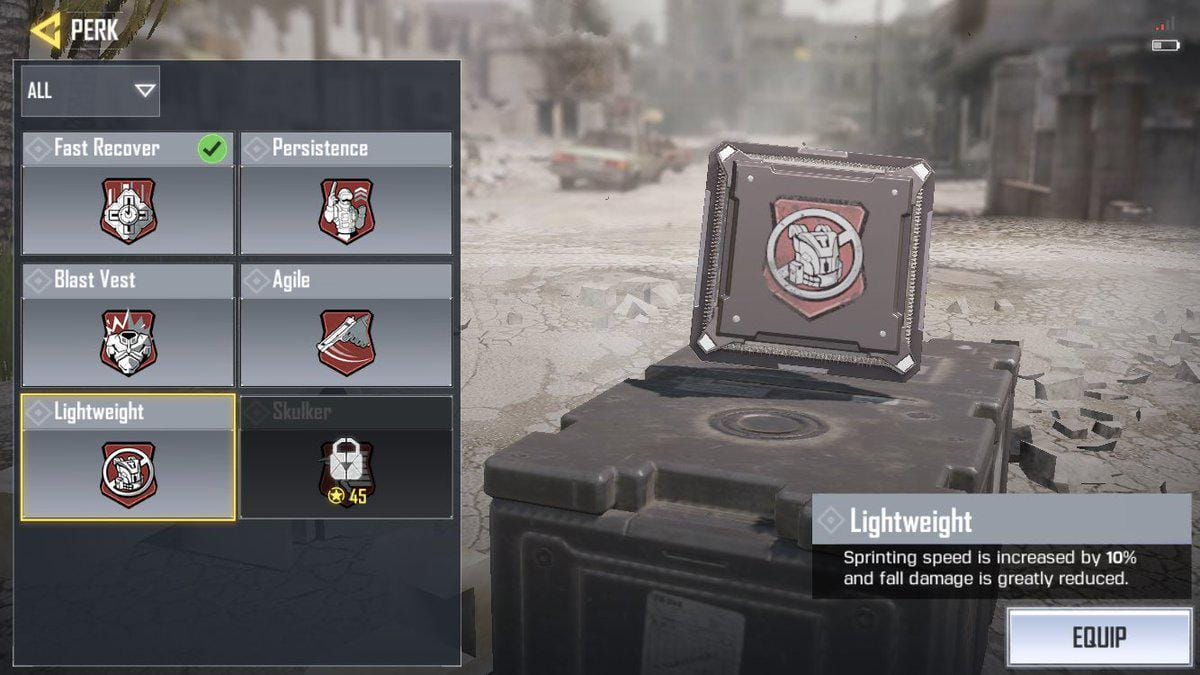This screenshot has width=1200, height=675.
Task: Click the locked Skulker perk
Action: point(346,458)
